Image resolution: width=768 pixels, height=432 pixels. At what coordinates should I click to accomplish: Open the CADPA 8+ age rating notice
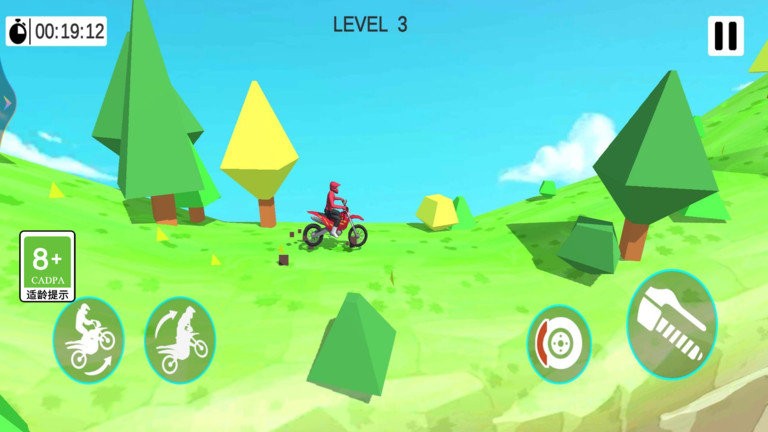pos(47,266)
